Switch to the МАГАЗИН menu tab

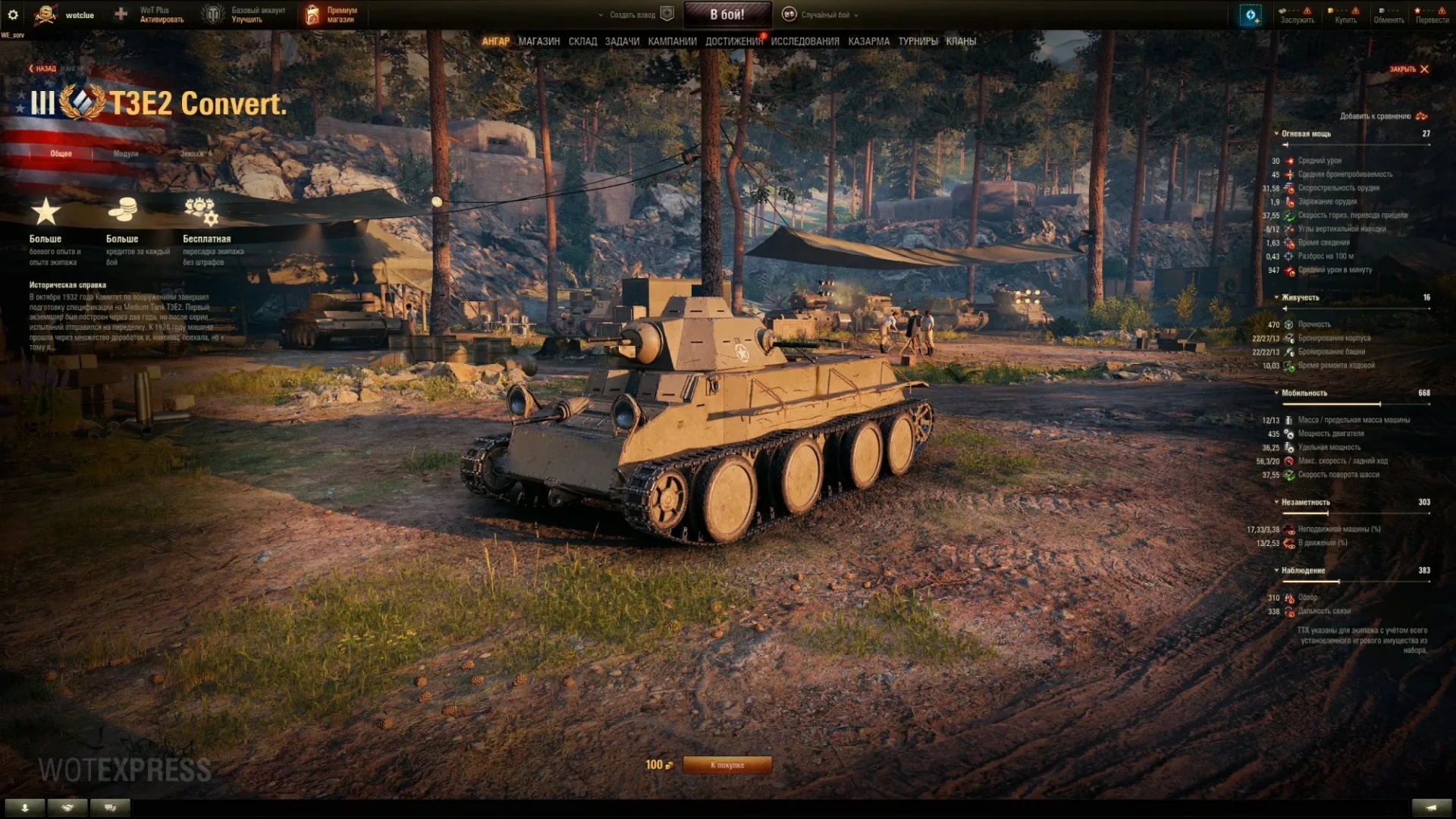pos(539,42)
